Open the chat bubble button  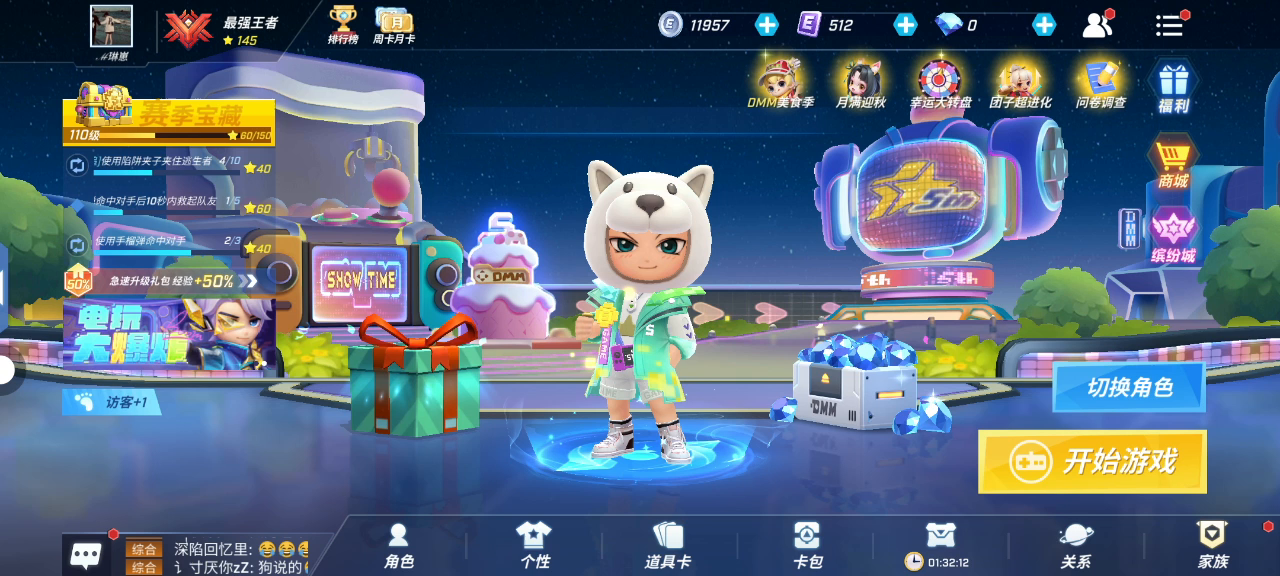(x=86, y=555)
